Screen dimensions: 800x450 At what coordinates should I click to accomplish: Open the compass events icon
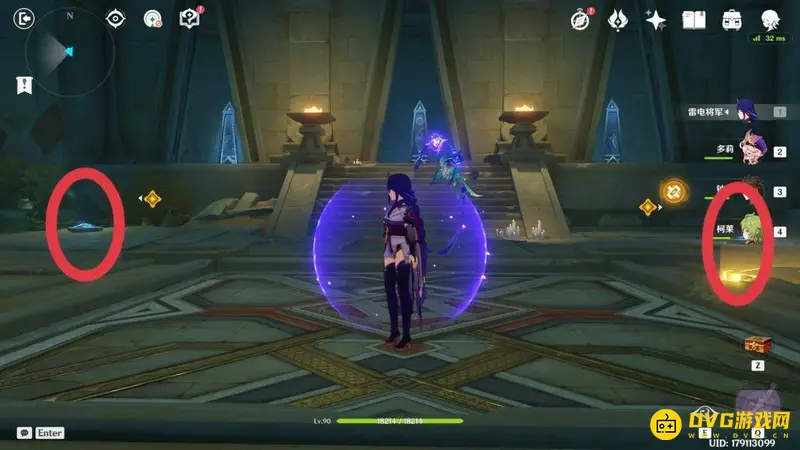[x=581, y=19]
